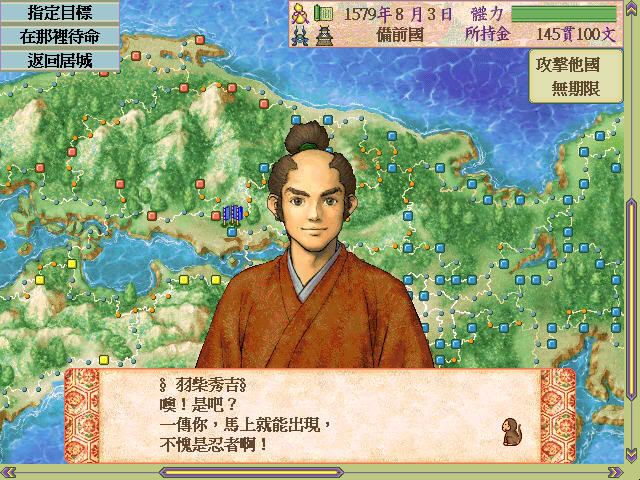Screen dimensions: 640x480
Task: Click the monkey icon in the dialogue box
Action: coord(512,431)
